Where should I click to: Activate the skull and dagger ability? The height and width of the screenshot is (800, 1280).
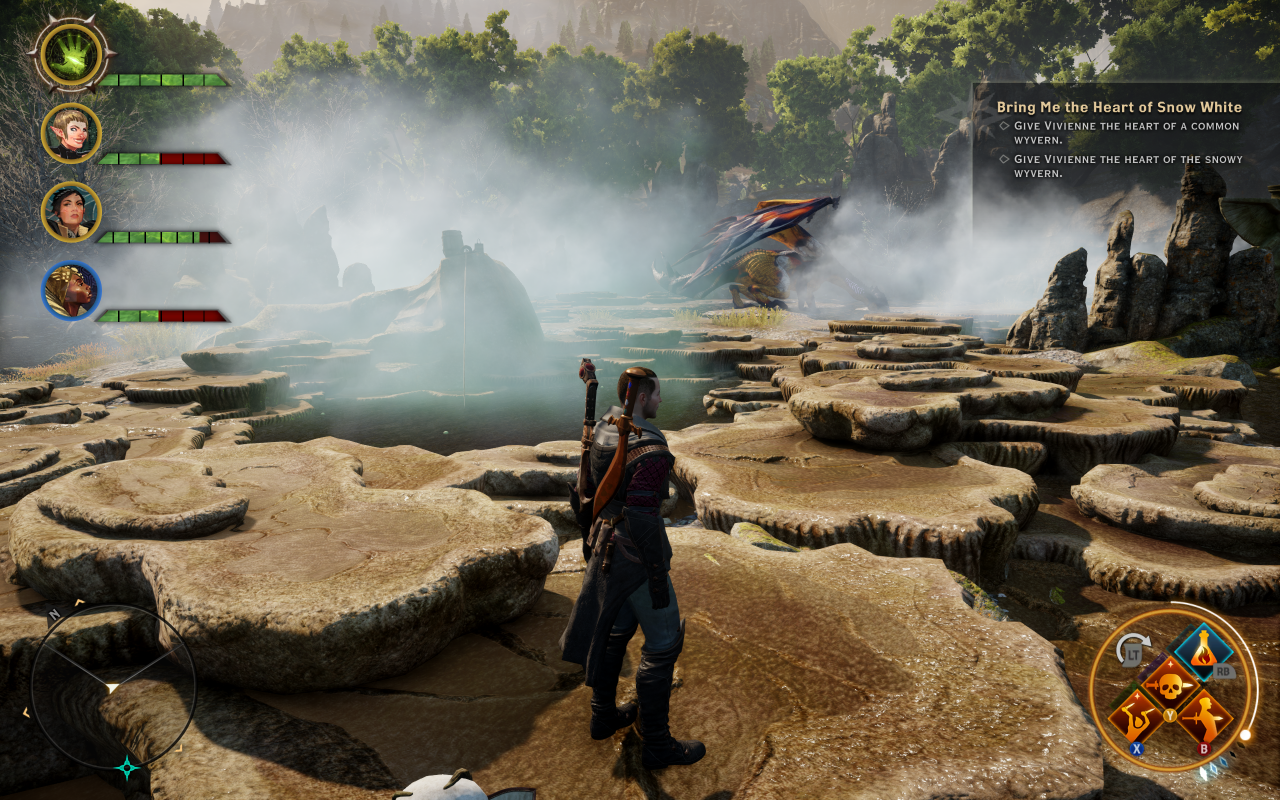1170,685
